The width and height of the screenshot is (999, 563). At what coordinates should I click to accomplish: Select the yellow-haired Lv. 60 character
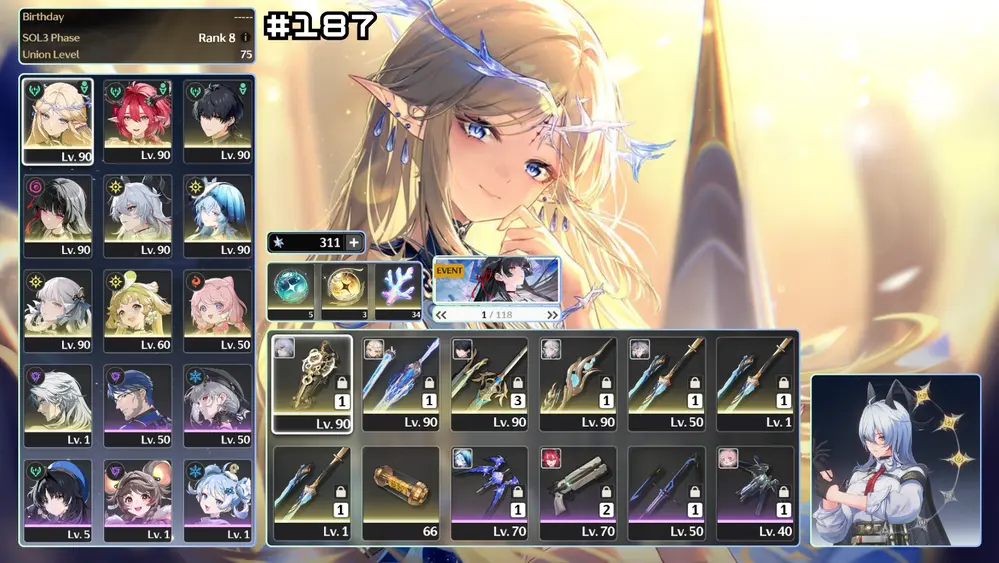[138, 310]
